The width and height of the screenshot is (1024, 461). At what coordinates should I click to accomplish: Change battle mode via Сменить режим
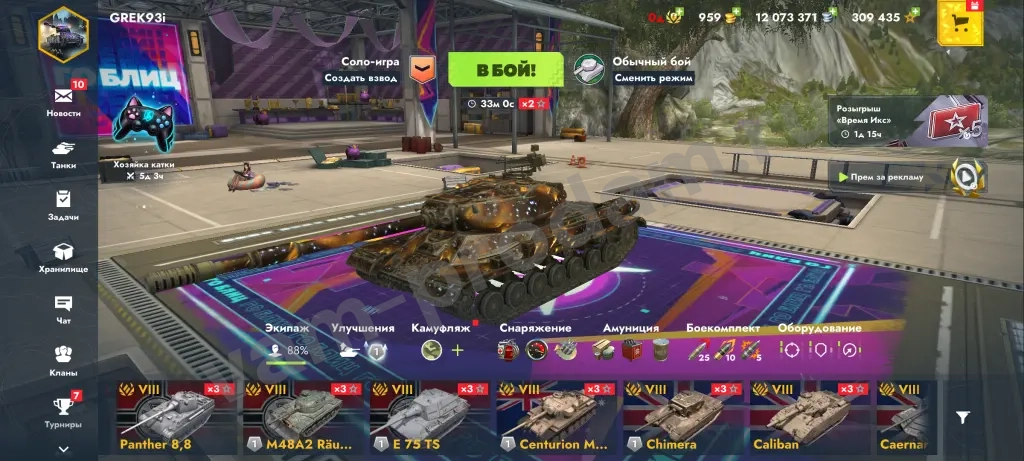click(x=634, y=69)
